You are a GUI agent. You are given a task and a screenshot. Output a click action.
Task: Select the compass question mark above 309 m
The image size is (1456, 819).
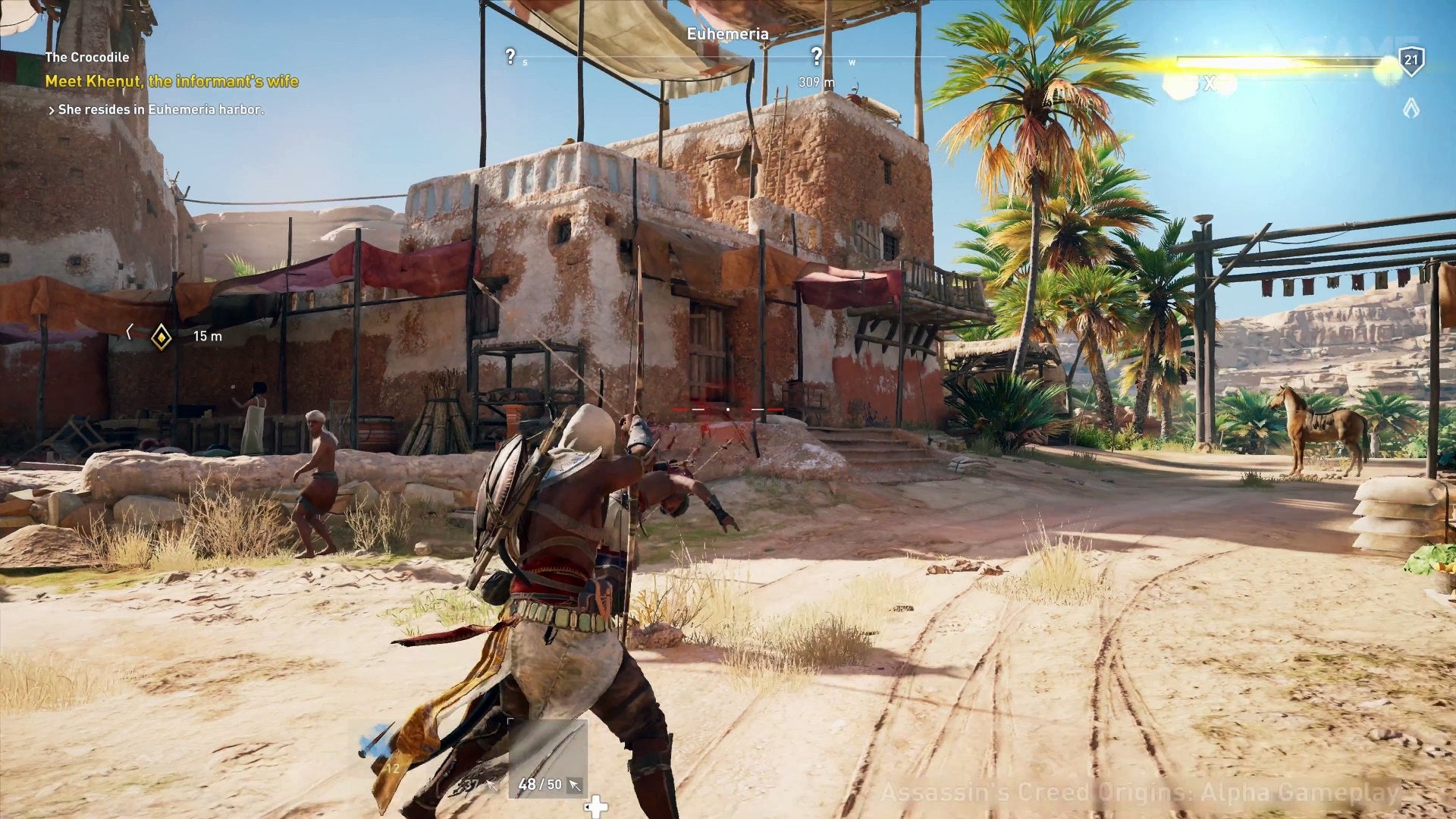click(816, 56)
